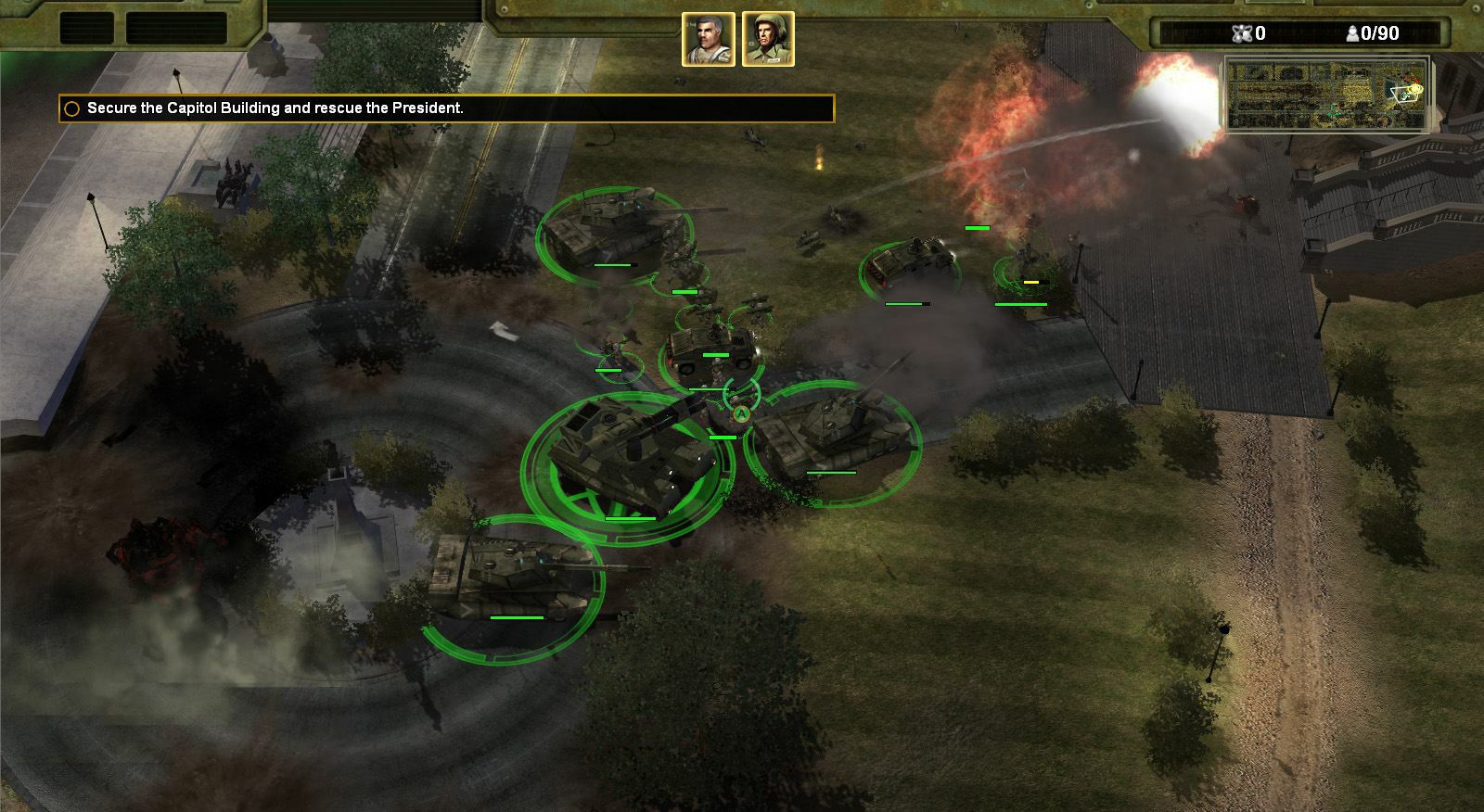Viewport: 1484px width, 812px height.
Task: Click the Capitol Building objective tracker
Action: (x=446, y=108)
